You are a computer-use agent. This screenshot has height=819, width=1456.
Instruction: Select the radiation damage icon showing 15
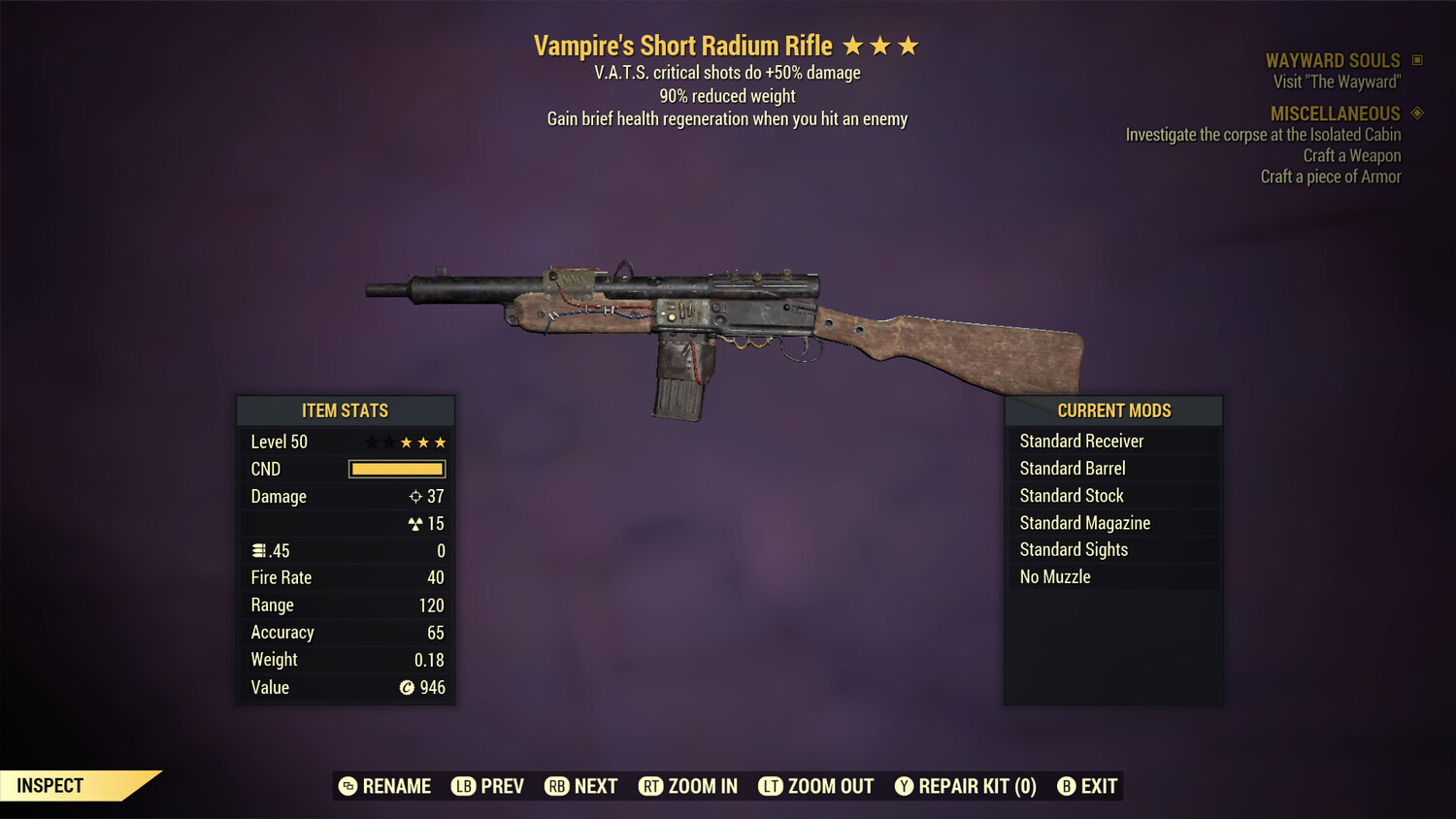(417, 523)
